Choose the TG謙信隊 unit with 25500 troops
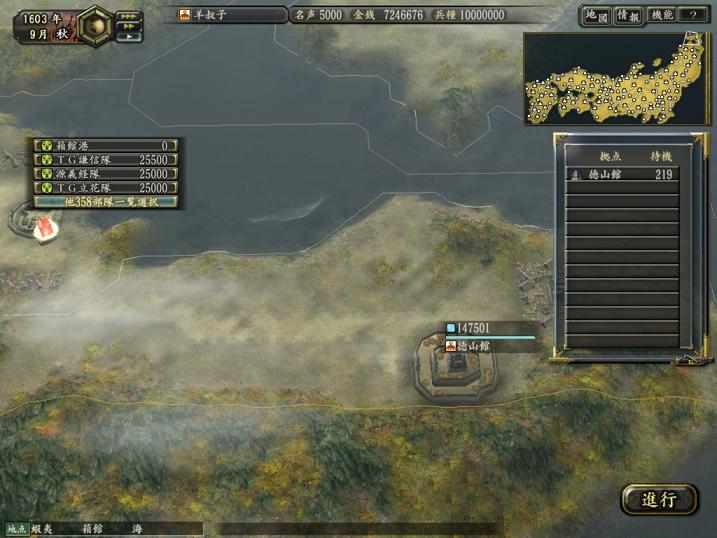717x538 pixels. 107,159
